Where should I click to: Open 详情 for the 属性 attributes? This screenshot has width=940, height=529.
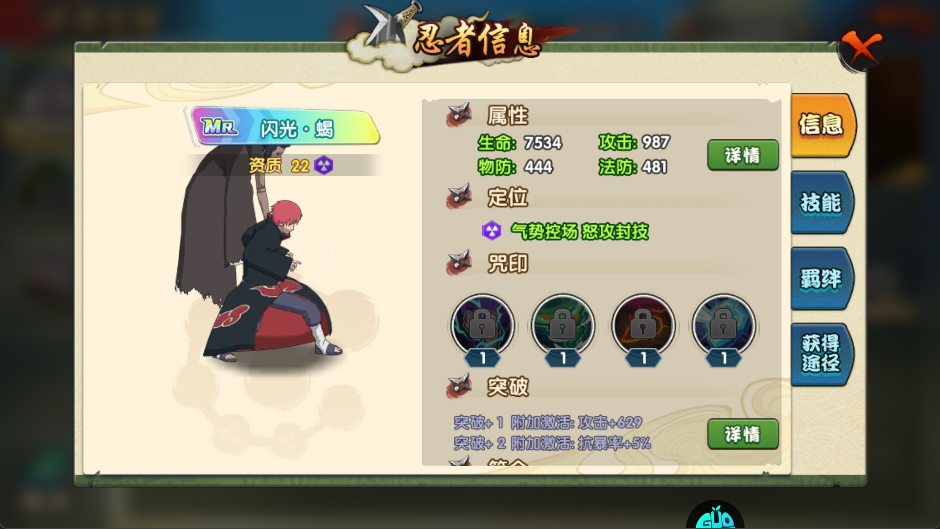pyautogui.click(x=742, y=155)
